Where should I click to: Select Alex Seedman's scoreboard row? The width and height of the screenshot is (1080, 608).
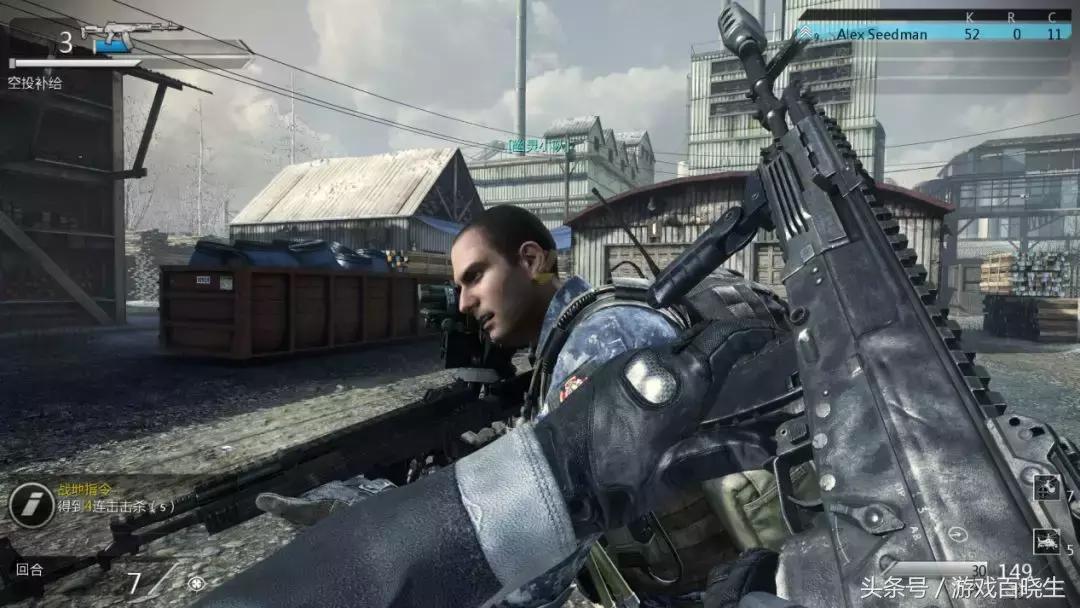[933, 34]
